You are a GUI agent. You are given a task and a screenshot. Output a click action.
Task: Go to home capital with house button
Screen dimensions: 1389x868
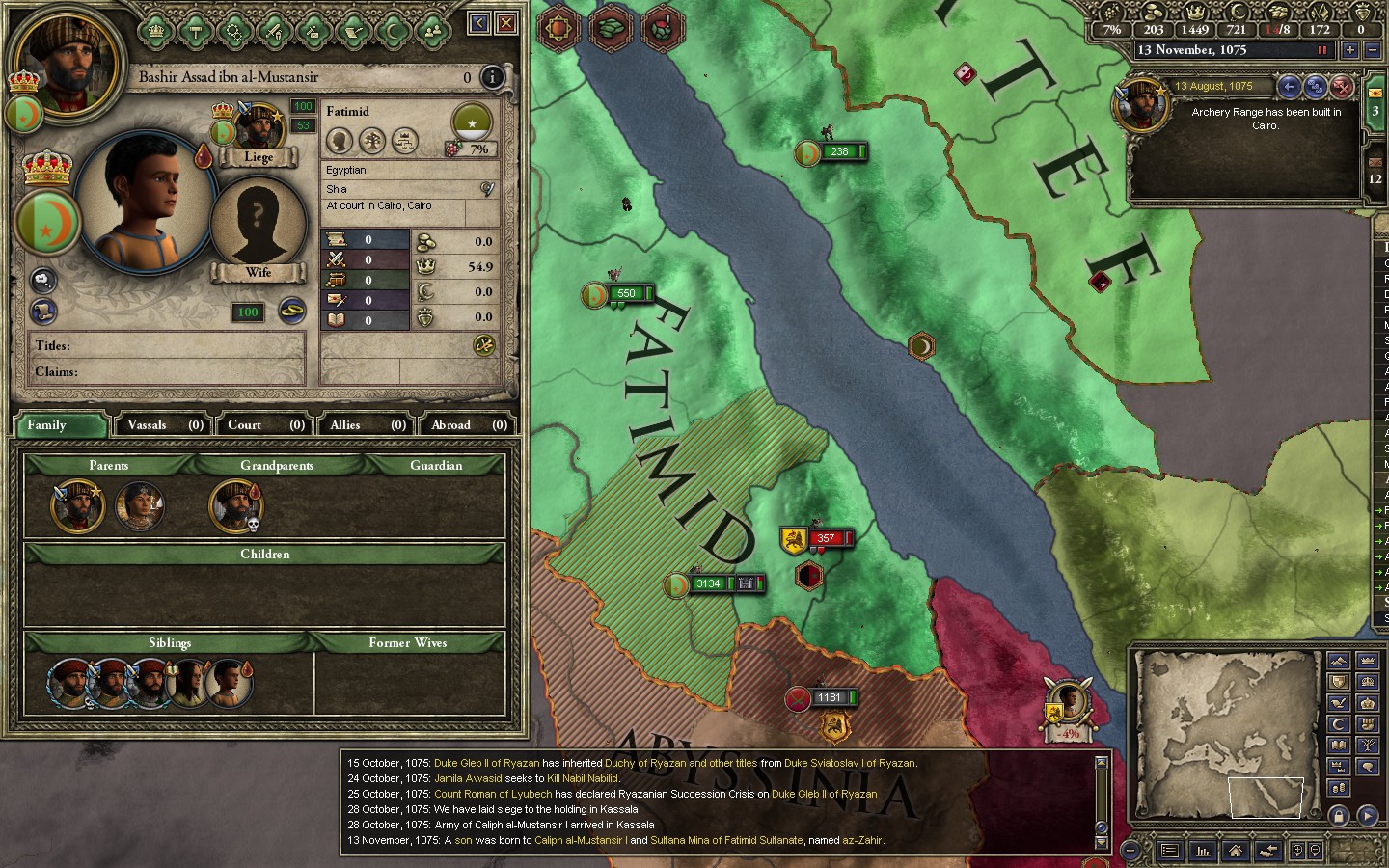(x=1235, y=851)
